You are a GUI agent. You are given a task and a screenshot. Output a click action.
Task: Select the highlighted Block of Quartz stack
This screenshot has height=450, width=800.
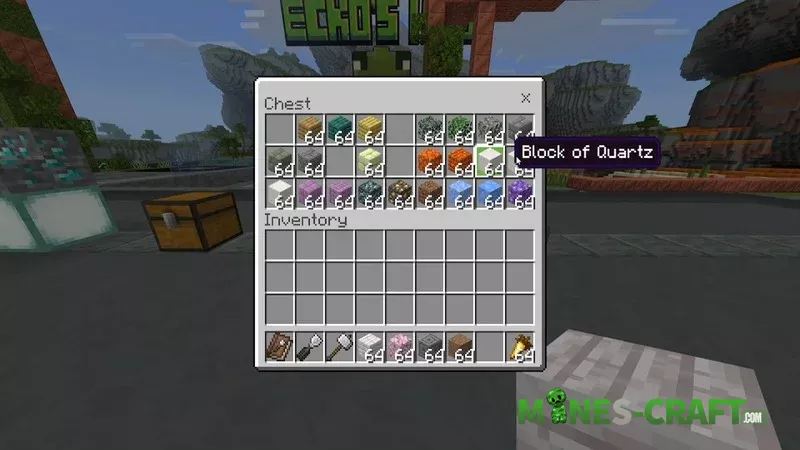pos(490,160)
